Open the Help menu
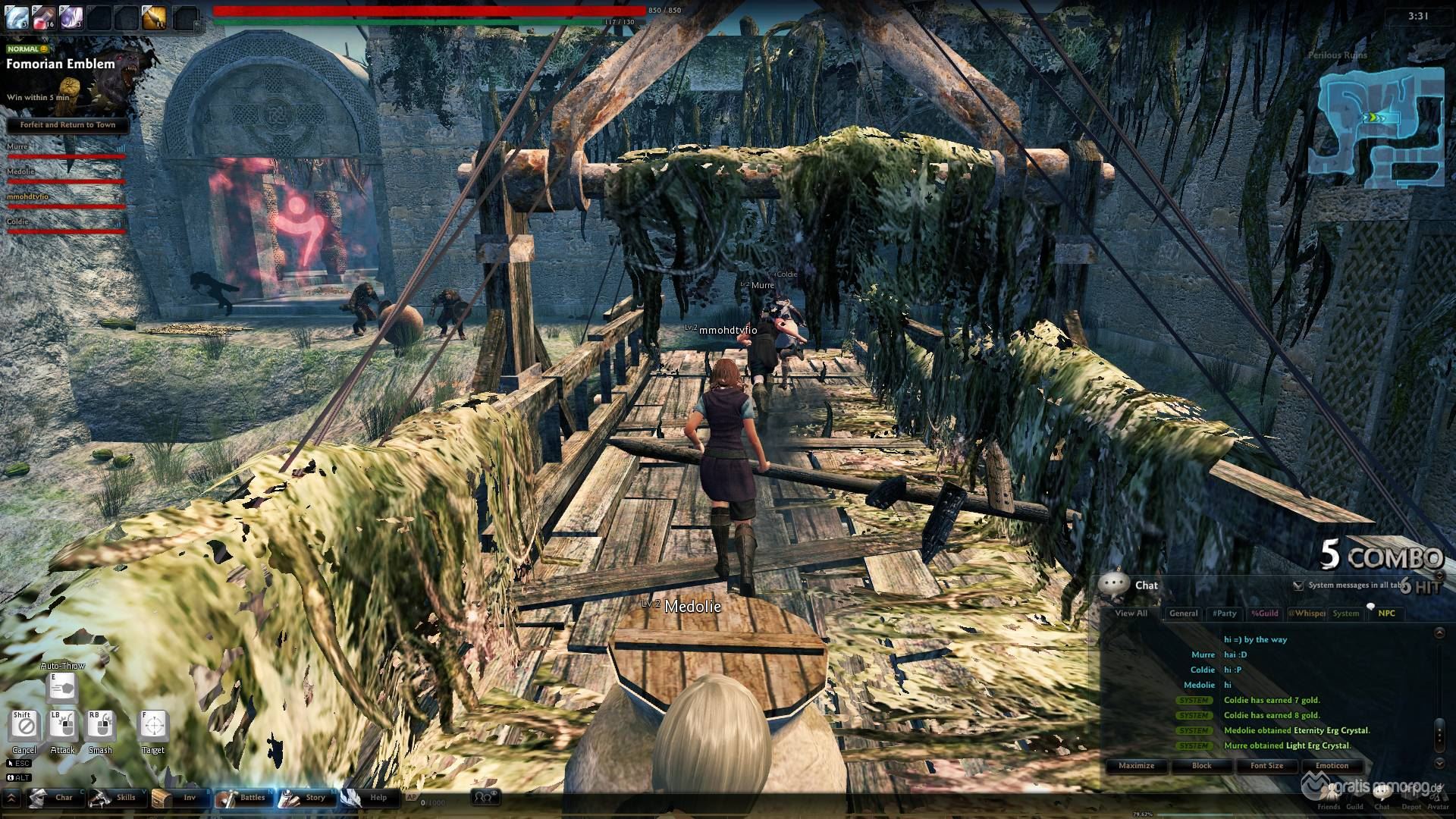The width and height of the screenshot is (1456, 819). tap(367, 797)
